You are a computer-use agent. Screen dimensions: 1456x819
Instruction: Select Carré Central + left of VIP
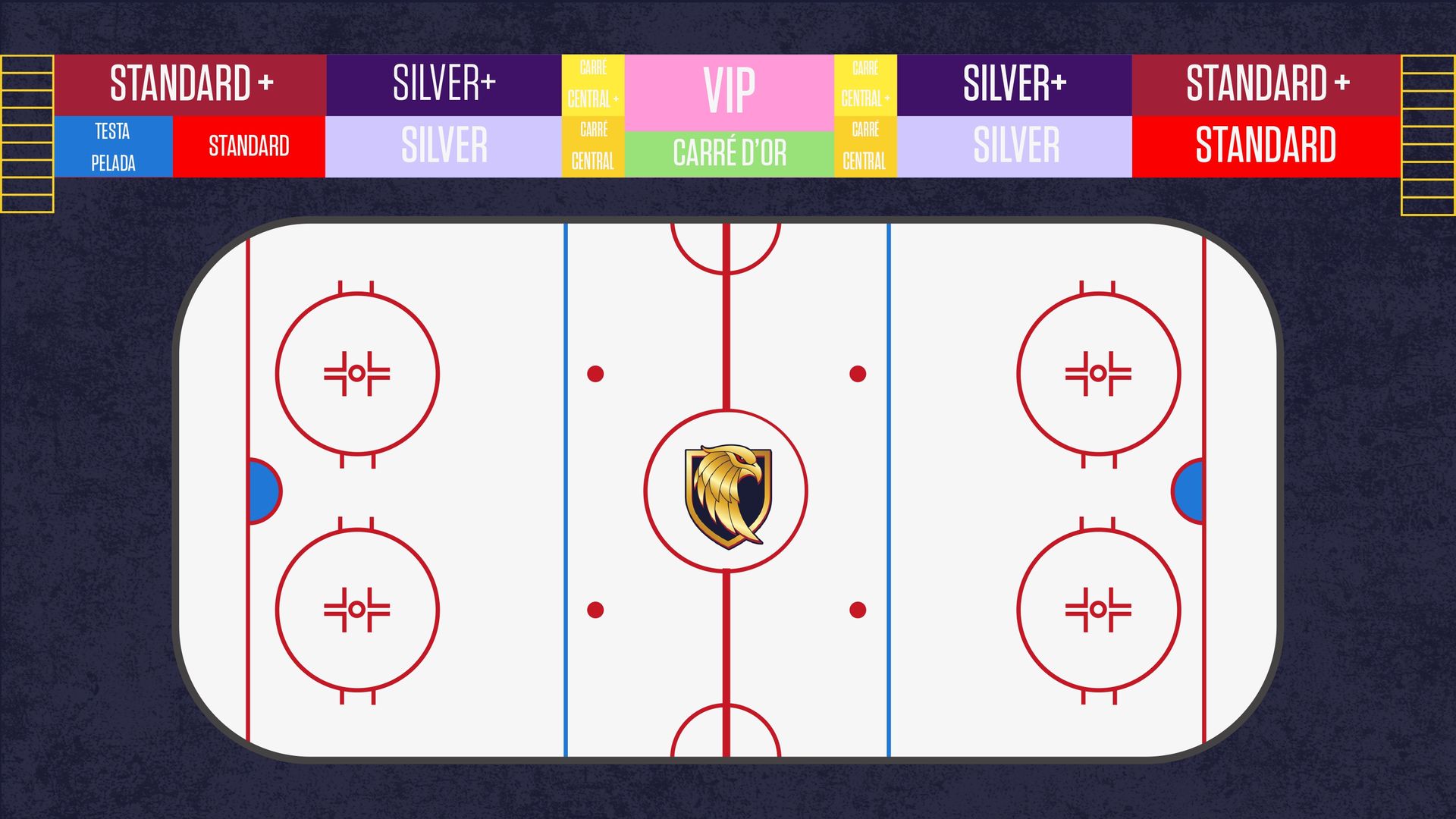tap(593, 84)
